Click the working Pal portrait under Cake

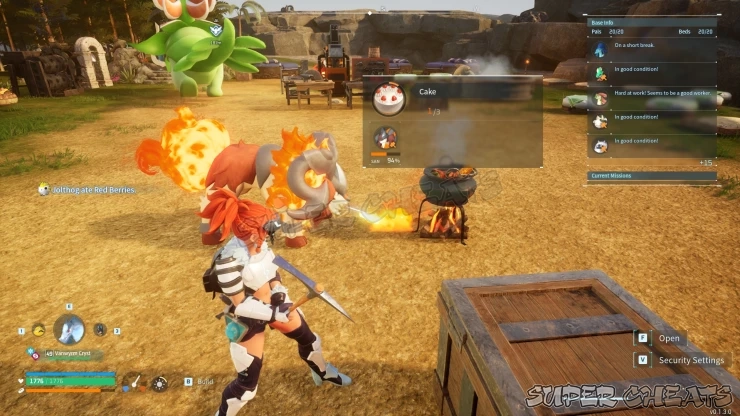tap(383, 138)
